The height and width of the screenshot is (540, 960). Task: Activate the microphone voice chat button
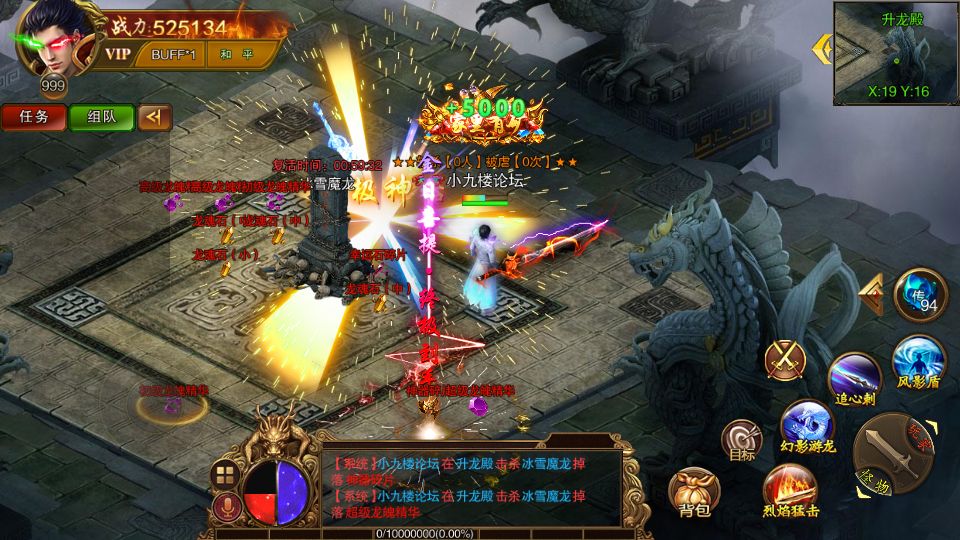click(x=226, y=507)
